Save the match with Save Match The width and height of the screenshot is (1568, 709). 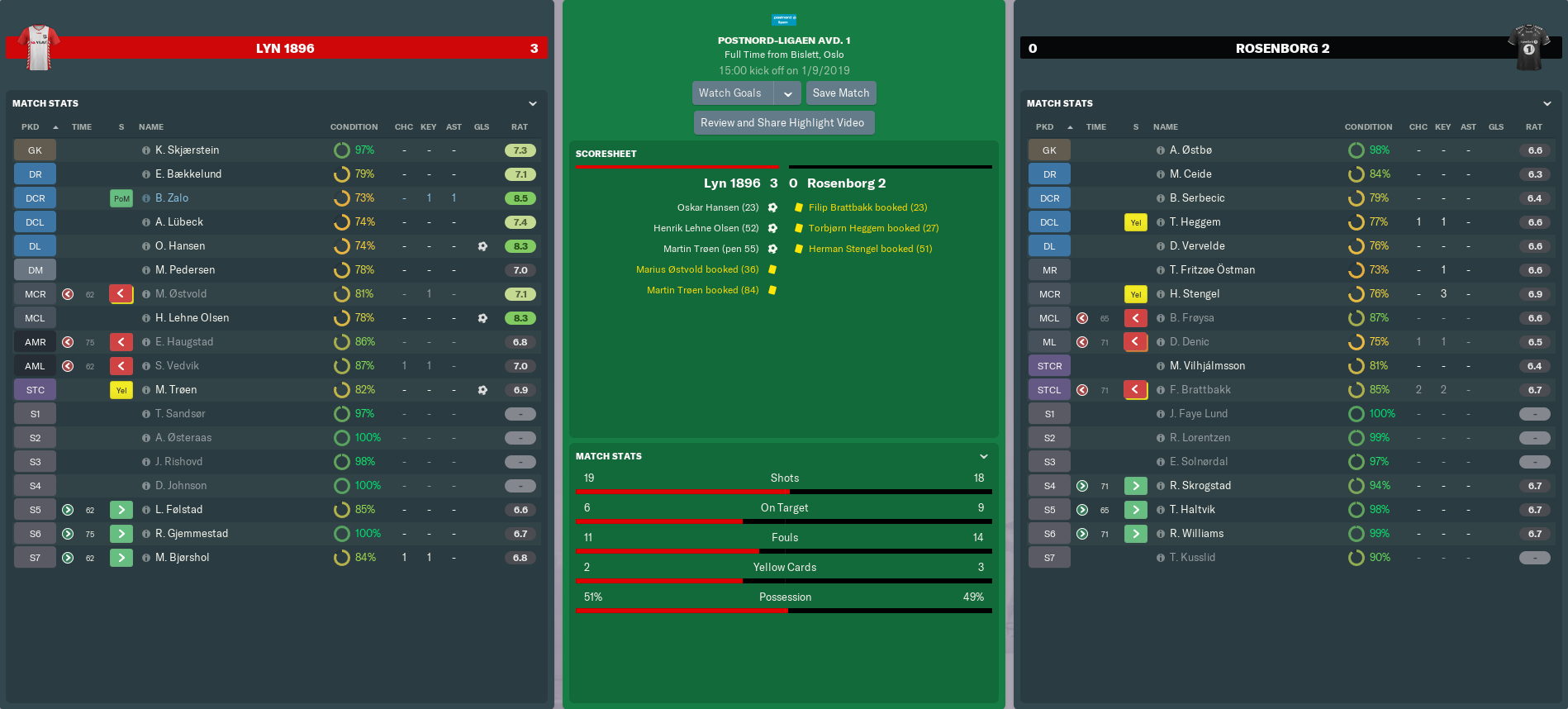pos(840,93)
